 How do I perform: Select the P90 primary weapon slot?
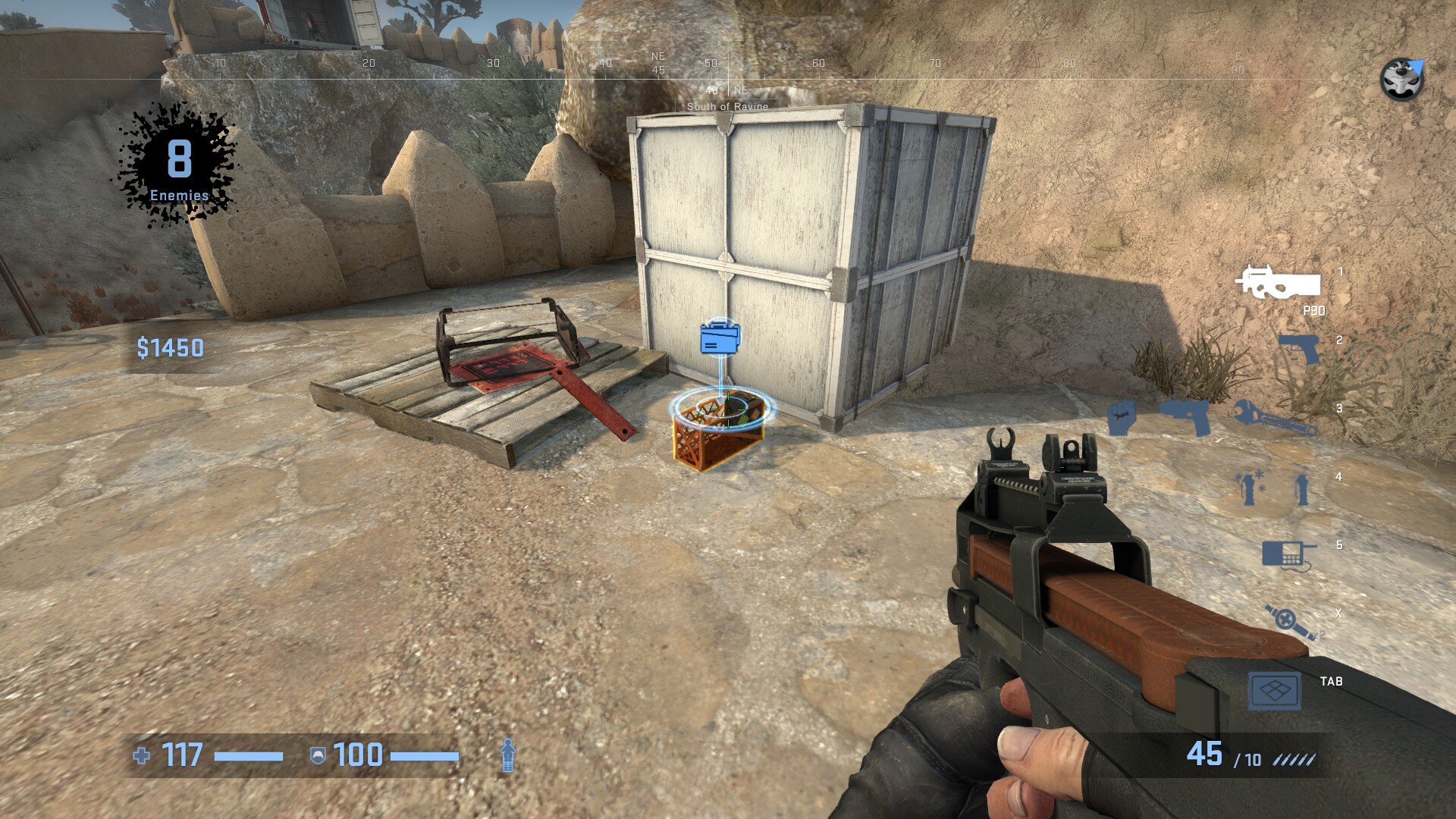point(1278,283)
